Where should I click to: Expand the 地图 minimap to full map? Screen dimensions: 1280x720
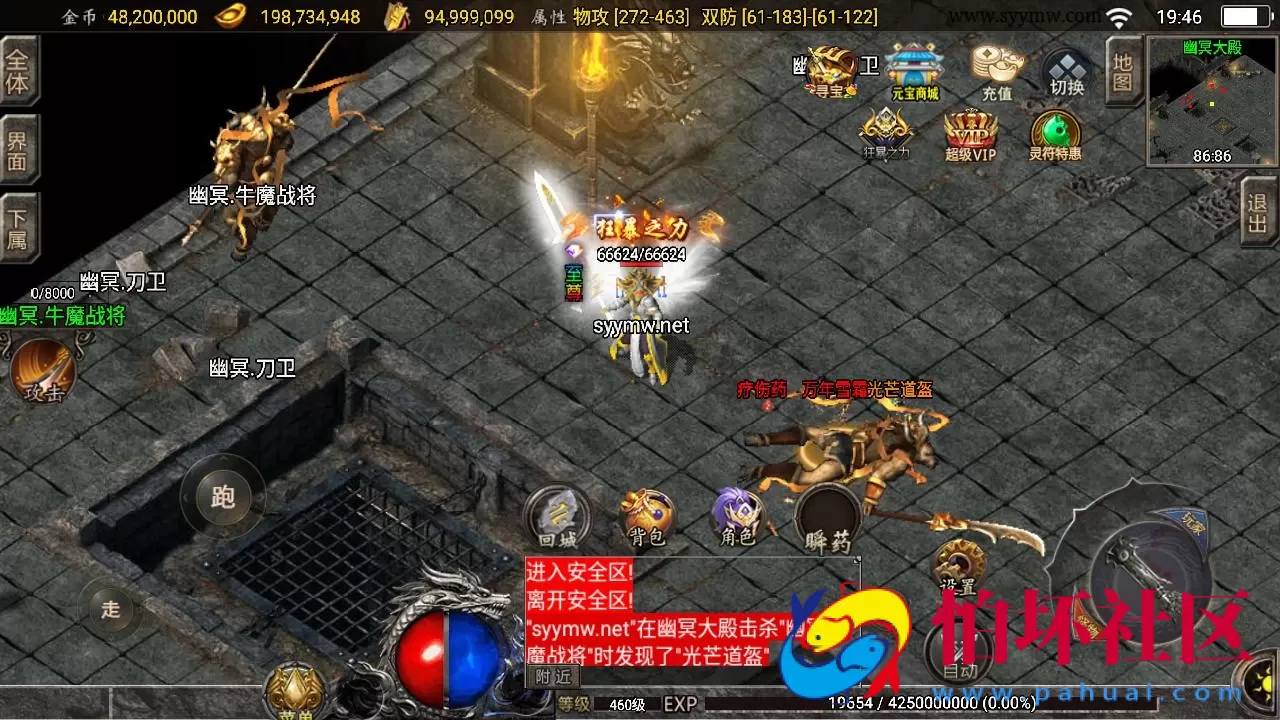tap(1122, 70)
